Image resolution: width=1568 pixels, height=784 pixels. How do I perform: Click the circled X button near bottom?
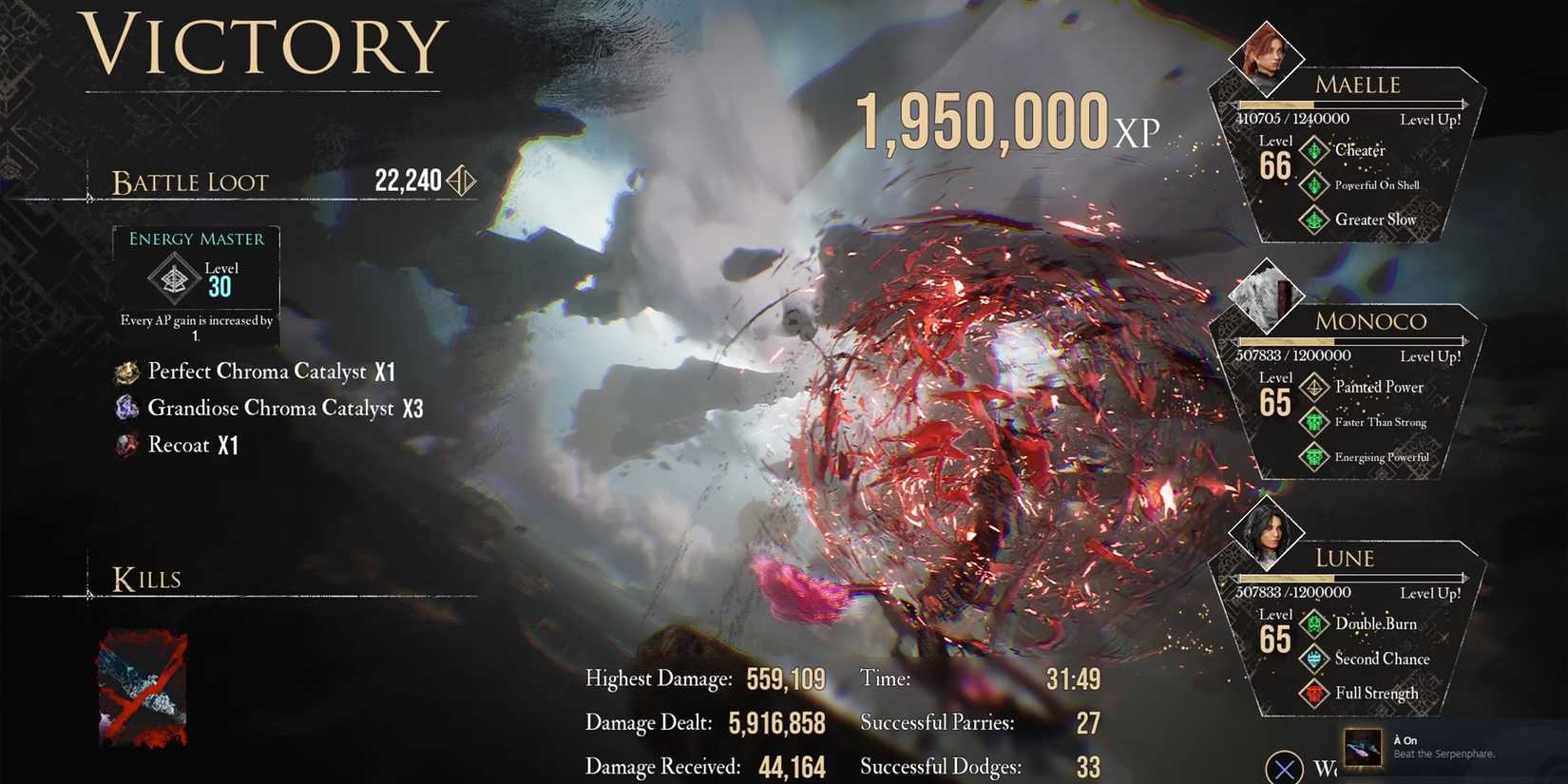(1286, 767)
